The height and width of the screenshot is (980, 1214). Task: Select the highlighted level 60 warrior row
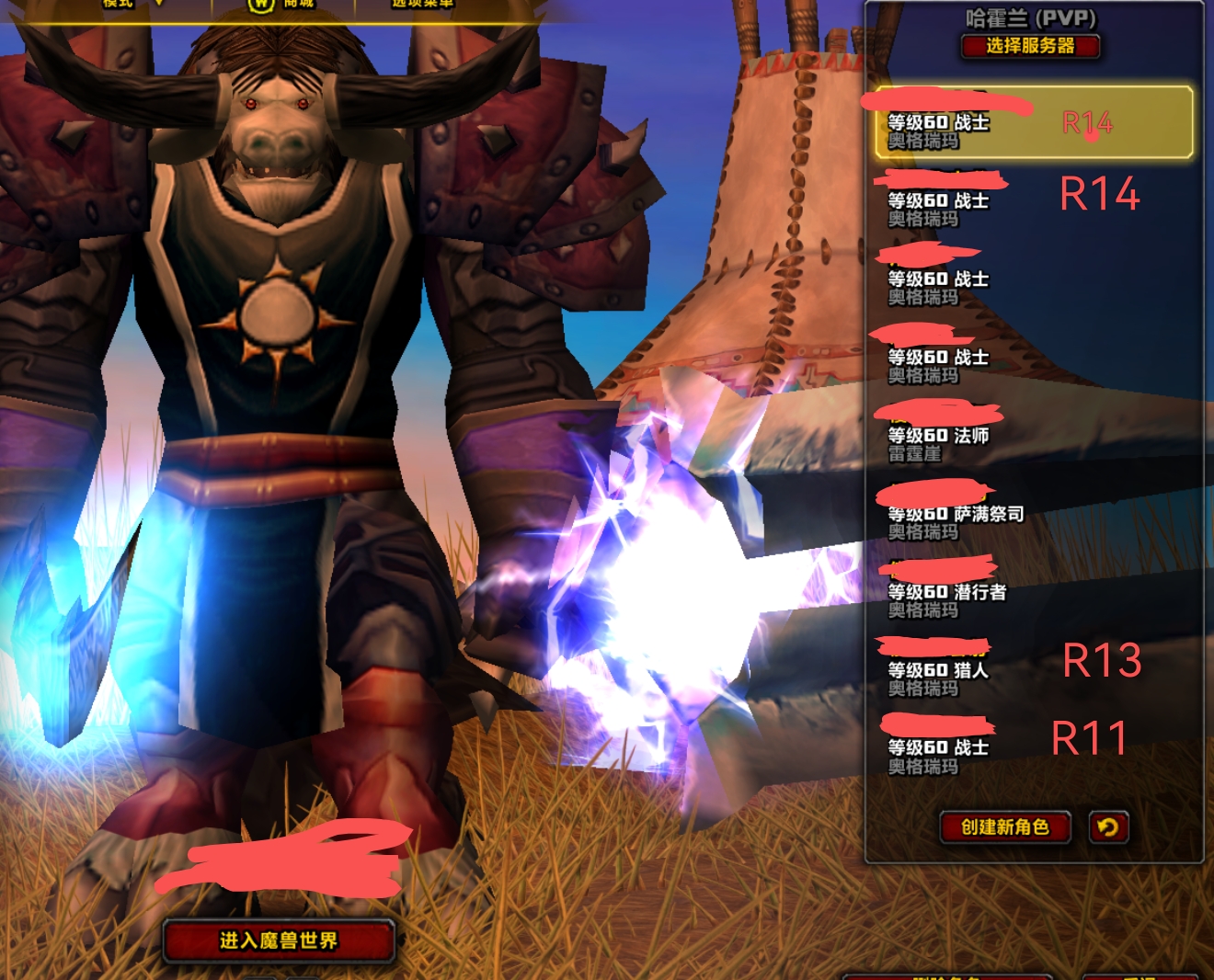1033,123
